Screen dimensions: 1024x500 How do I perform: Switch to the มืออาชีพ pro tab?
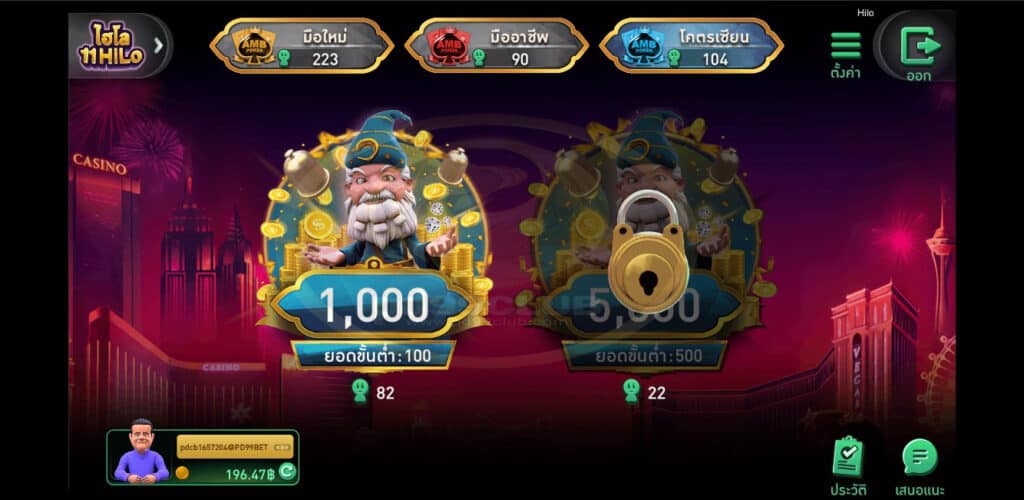[496, 46]
